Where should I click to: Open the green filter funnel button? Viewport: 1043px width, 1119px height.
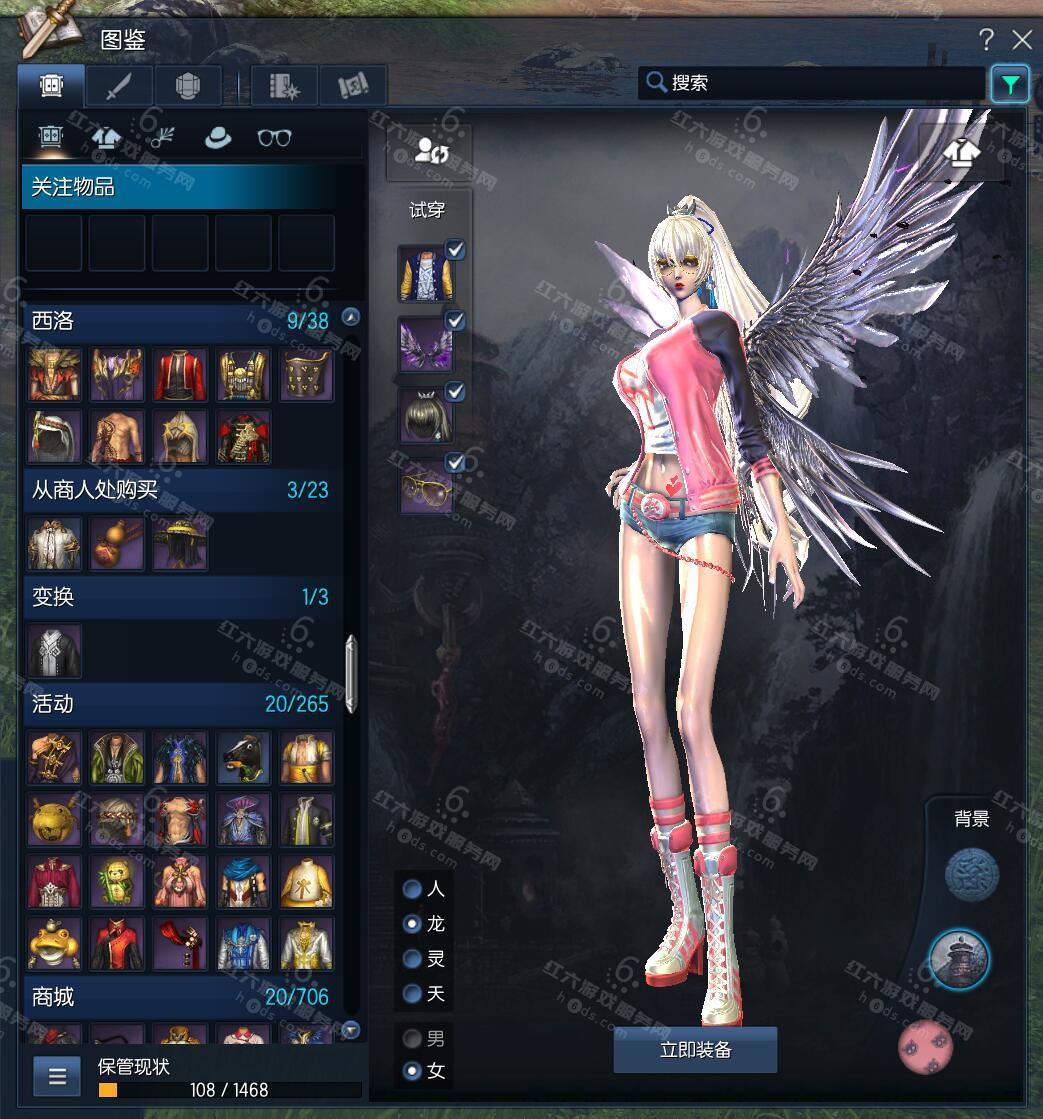click(1010, 84)
